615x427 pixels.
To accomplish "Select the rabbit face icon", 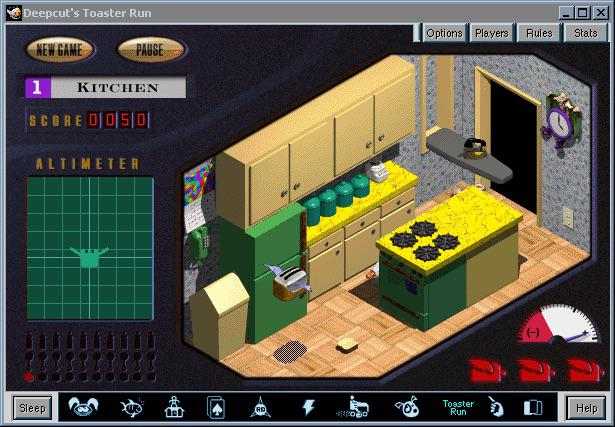I will pos(82,407).
